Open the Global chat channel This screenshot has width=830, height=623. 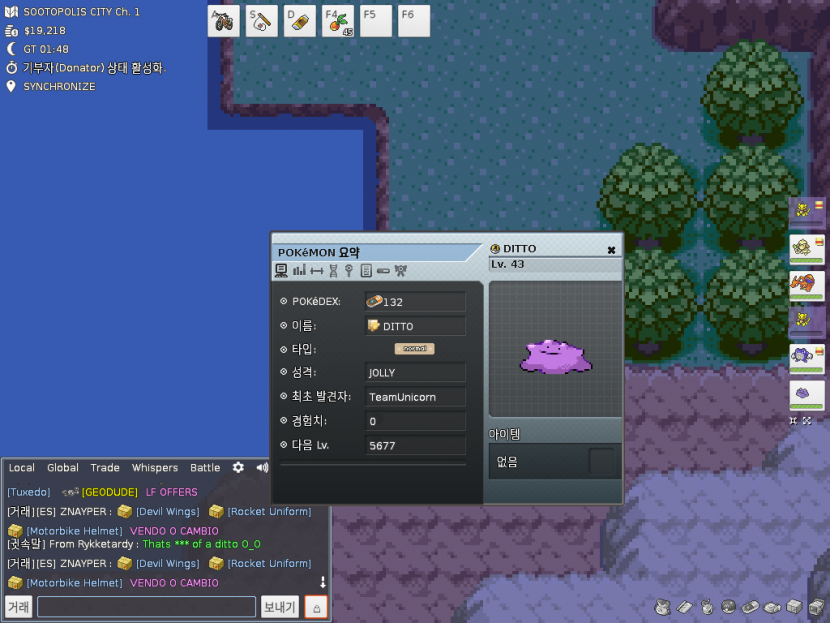click(63, 468)
